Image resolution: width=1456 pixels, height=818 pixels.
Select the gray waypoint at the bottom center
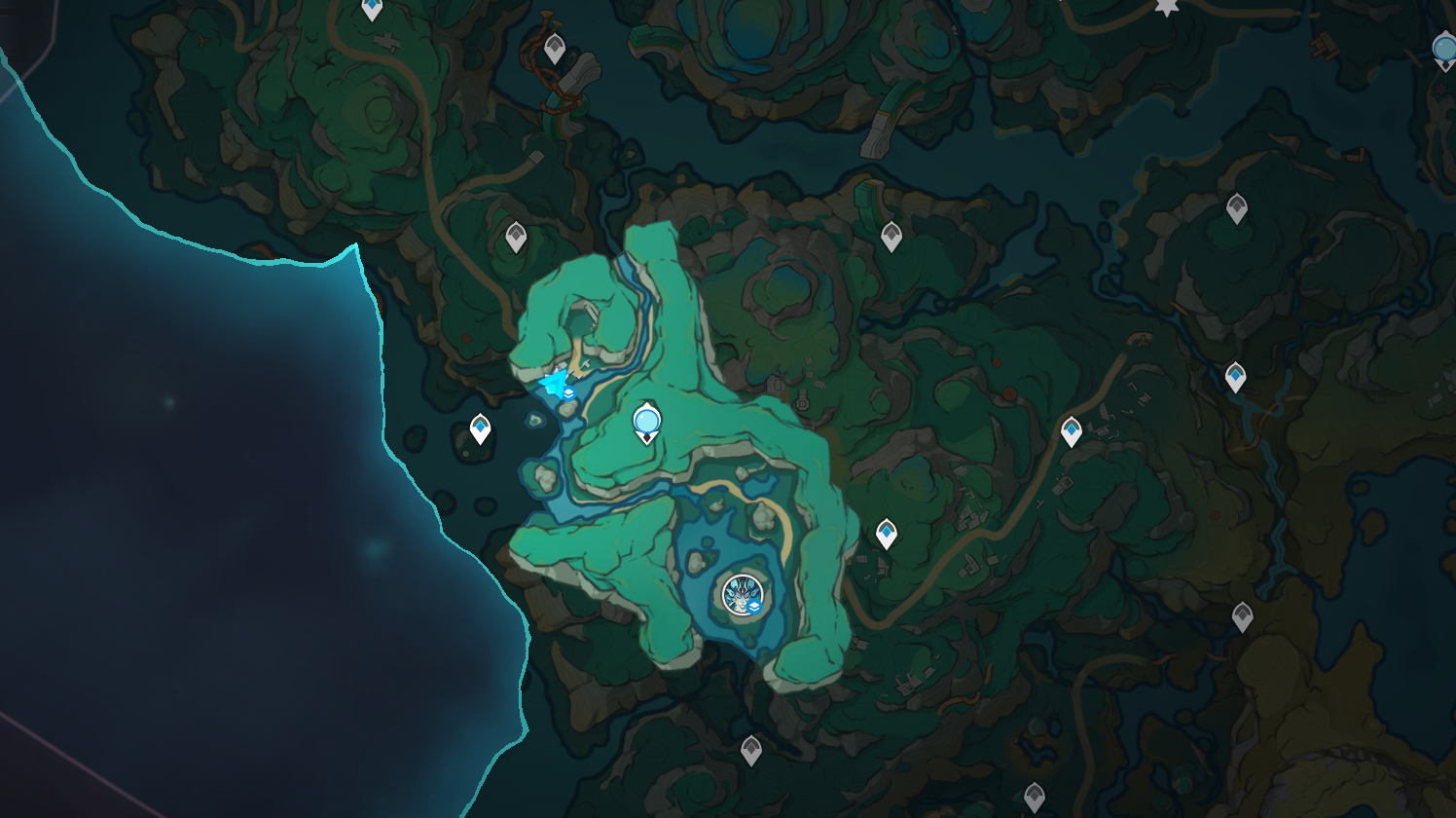click(750, 752)
